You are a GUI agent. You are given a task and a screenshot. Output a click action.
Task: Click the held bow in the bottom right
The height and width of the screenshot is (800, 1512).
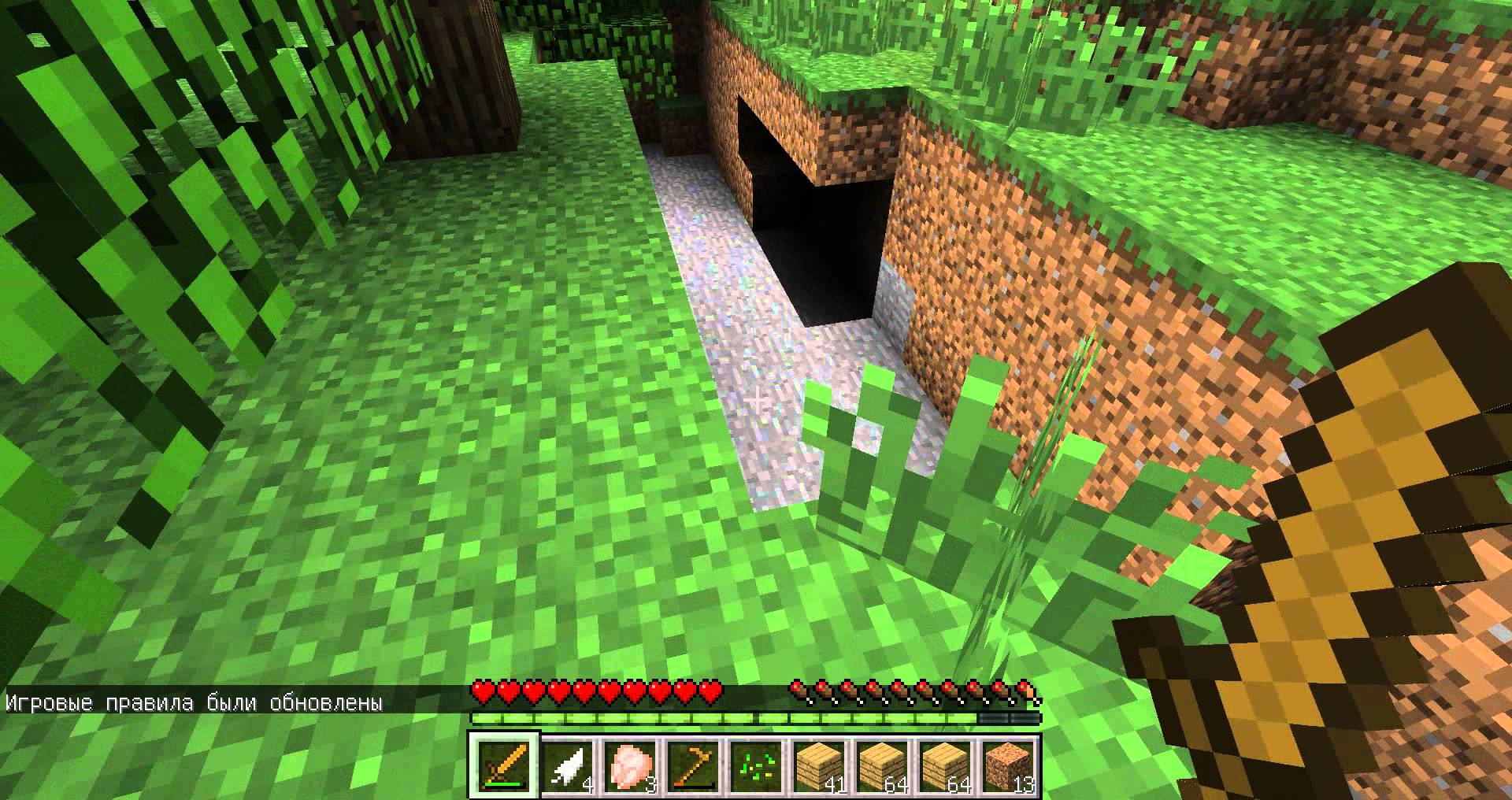pyautogui.click(x=1339, y=551)
